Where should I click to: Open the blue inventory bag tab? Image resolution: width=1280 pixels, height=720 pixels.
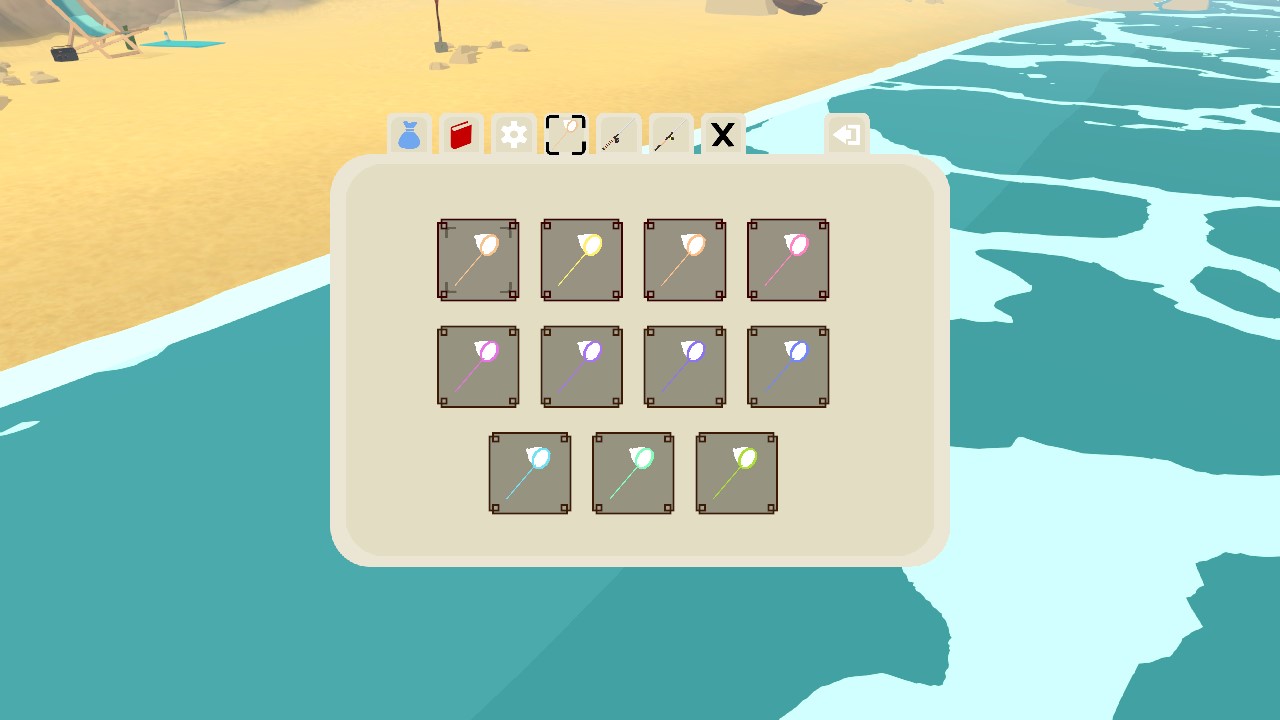coord(409,136)
